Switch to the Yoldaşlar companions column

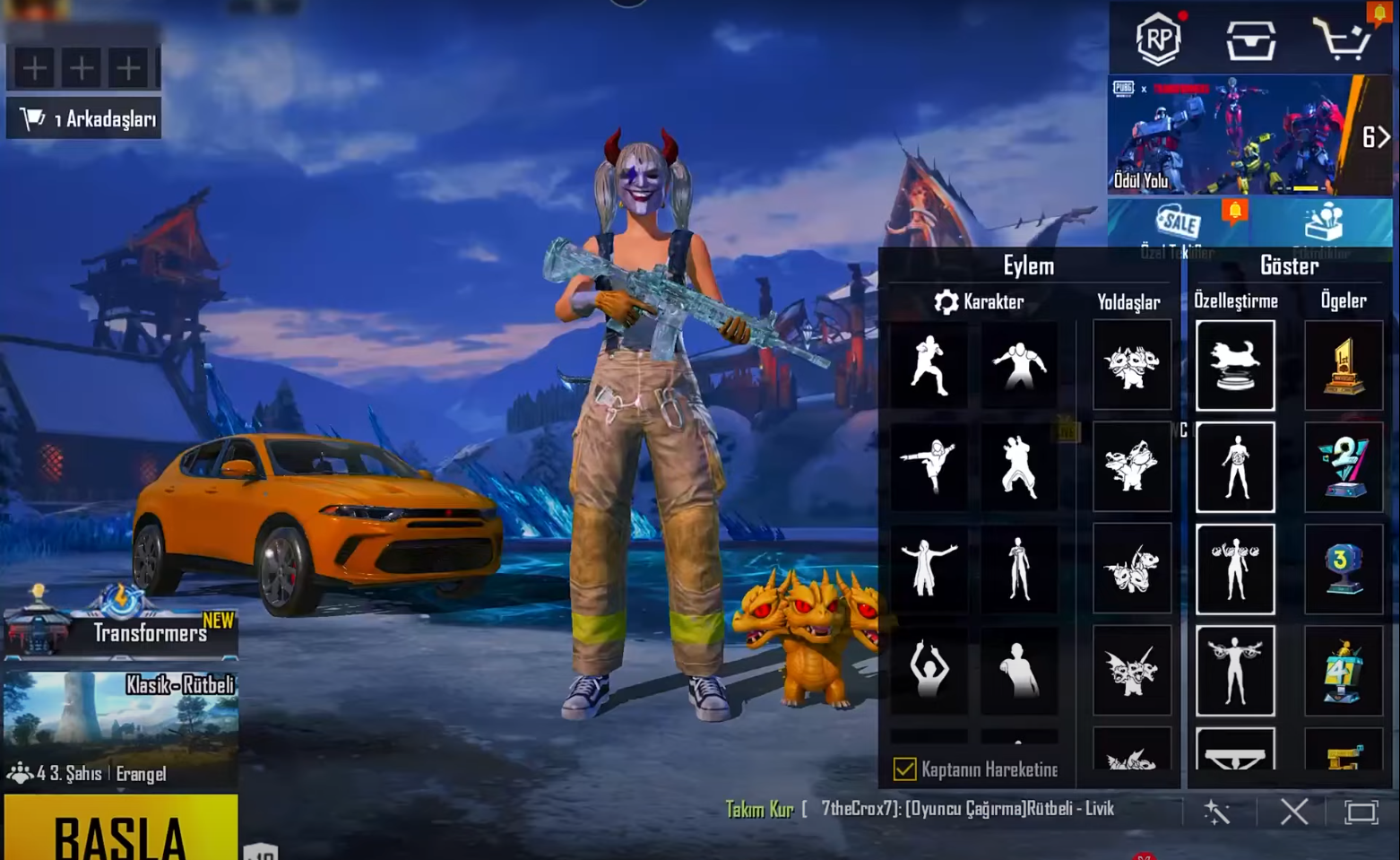click(1128, 302)
